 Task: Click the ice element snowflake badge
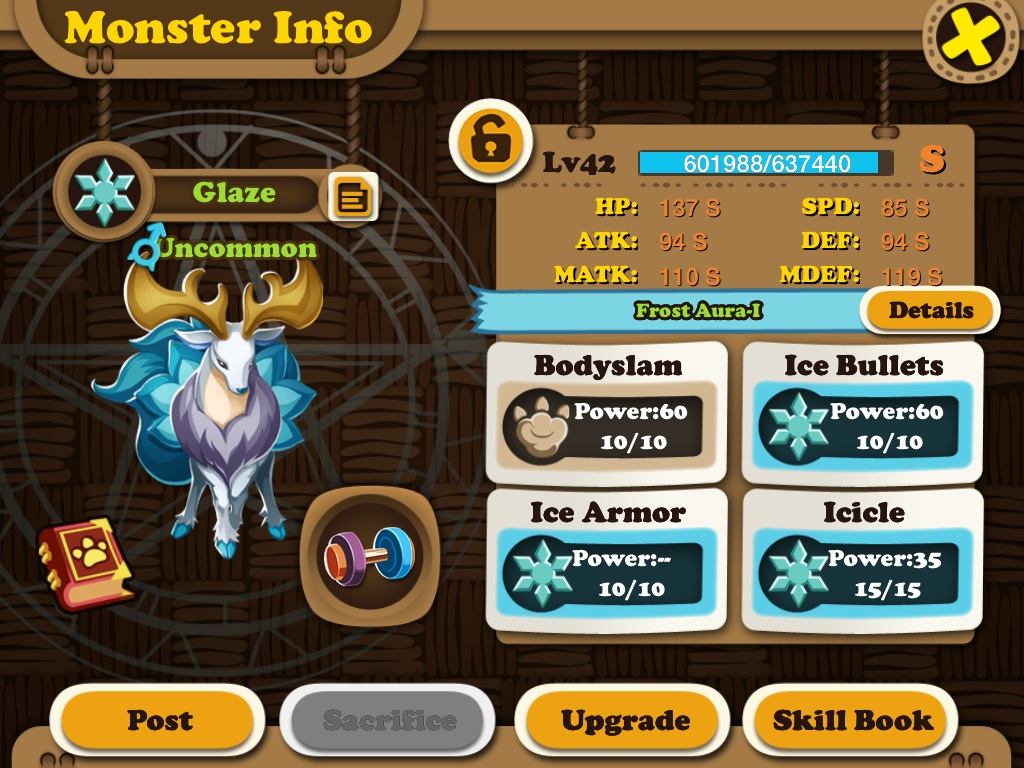click(x=104, y=190)
